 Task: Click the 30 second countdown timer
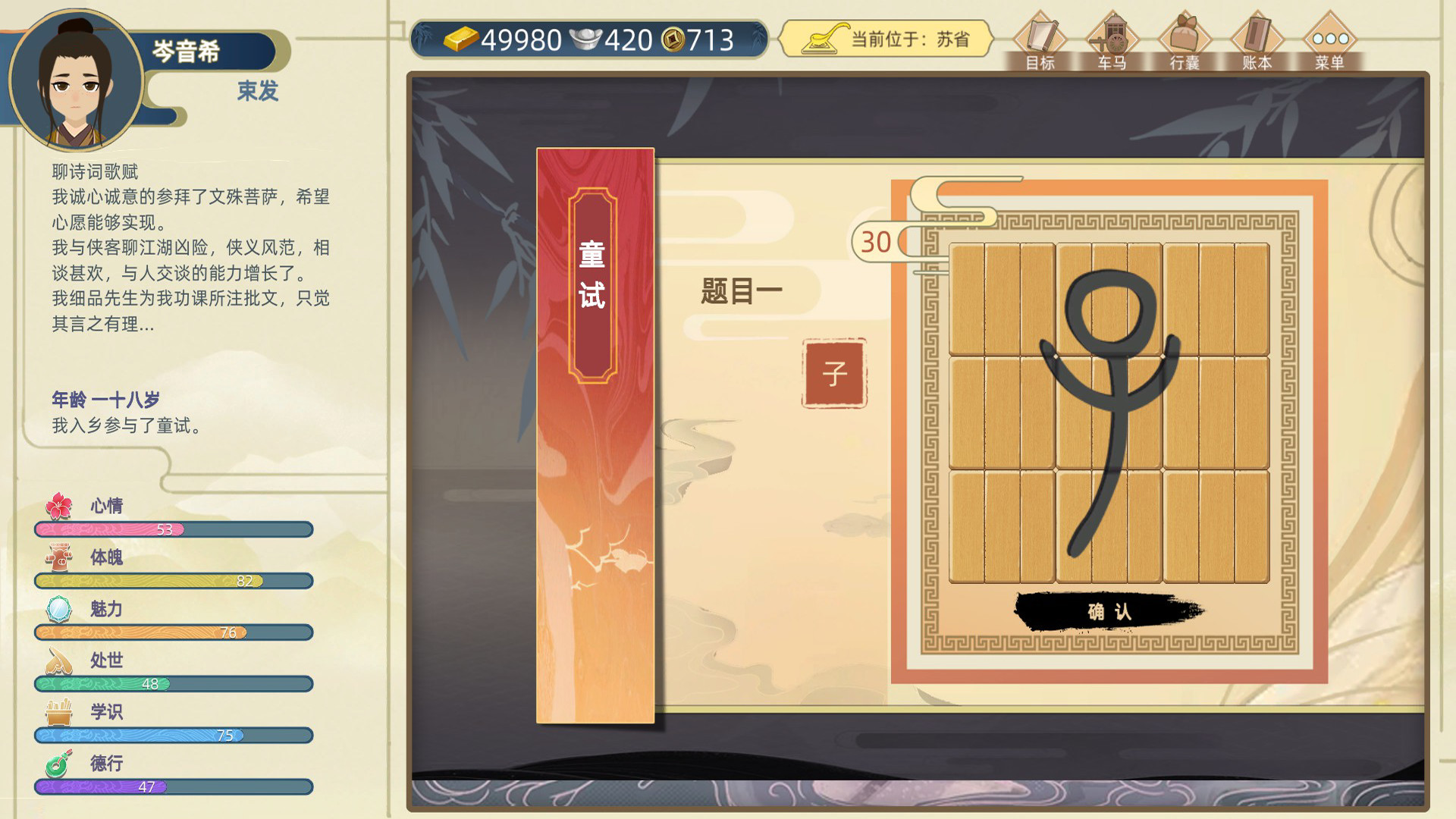coord(876,241)
